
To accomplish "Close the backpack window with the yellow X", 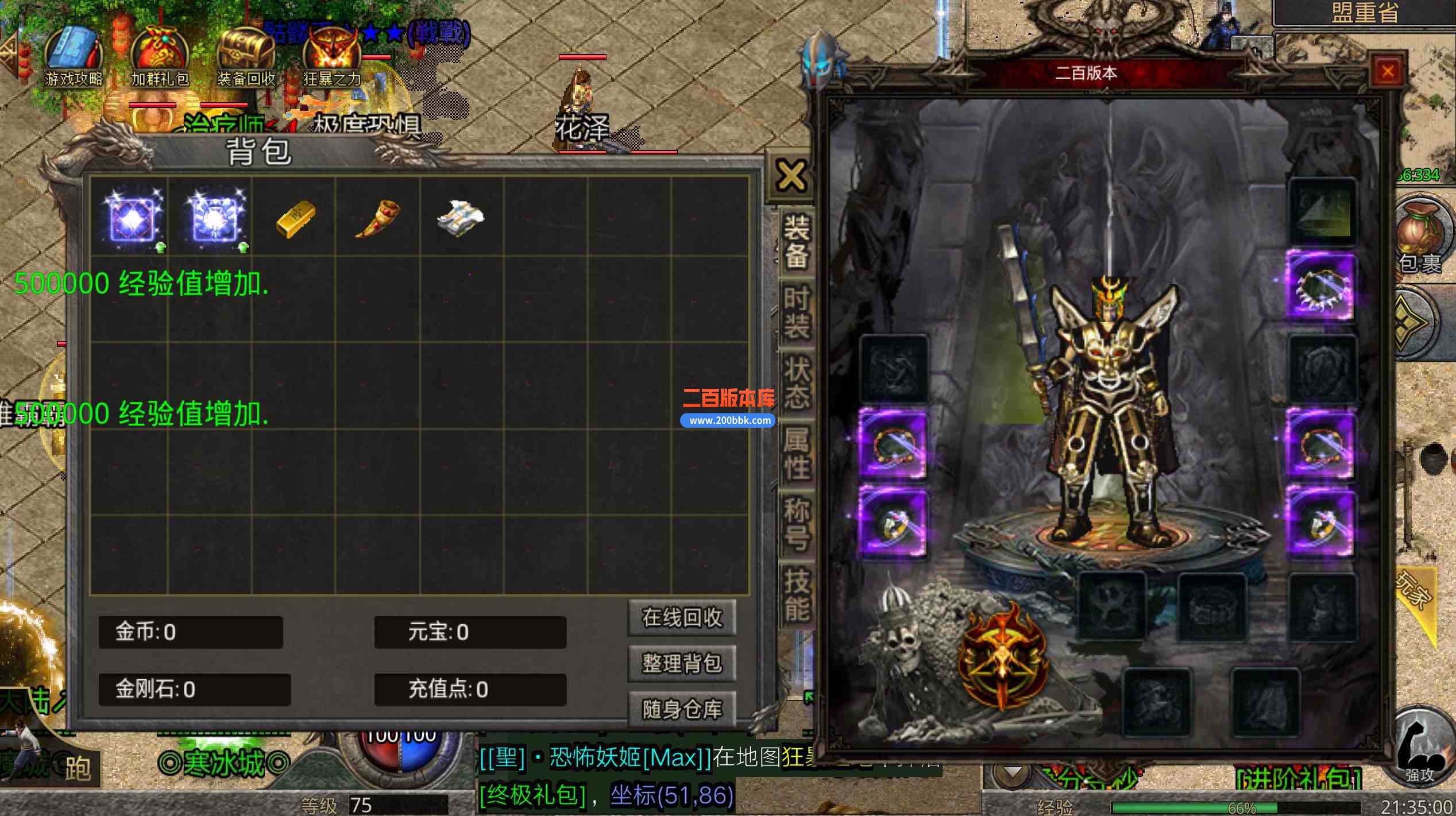I will pyautogui.click(x=791, y=176).
